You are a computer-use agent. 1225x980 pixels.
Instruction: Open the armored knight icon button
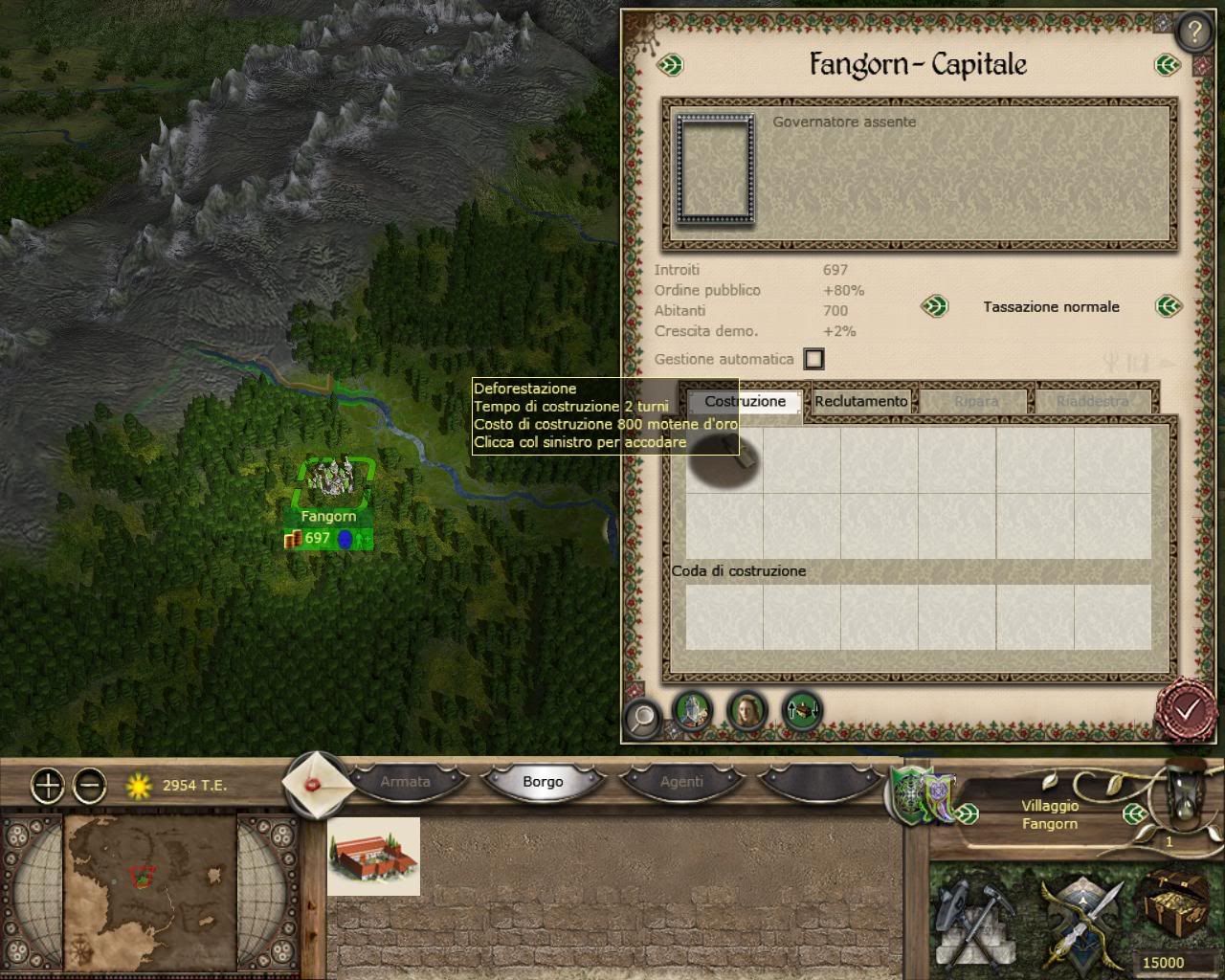691,710
